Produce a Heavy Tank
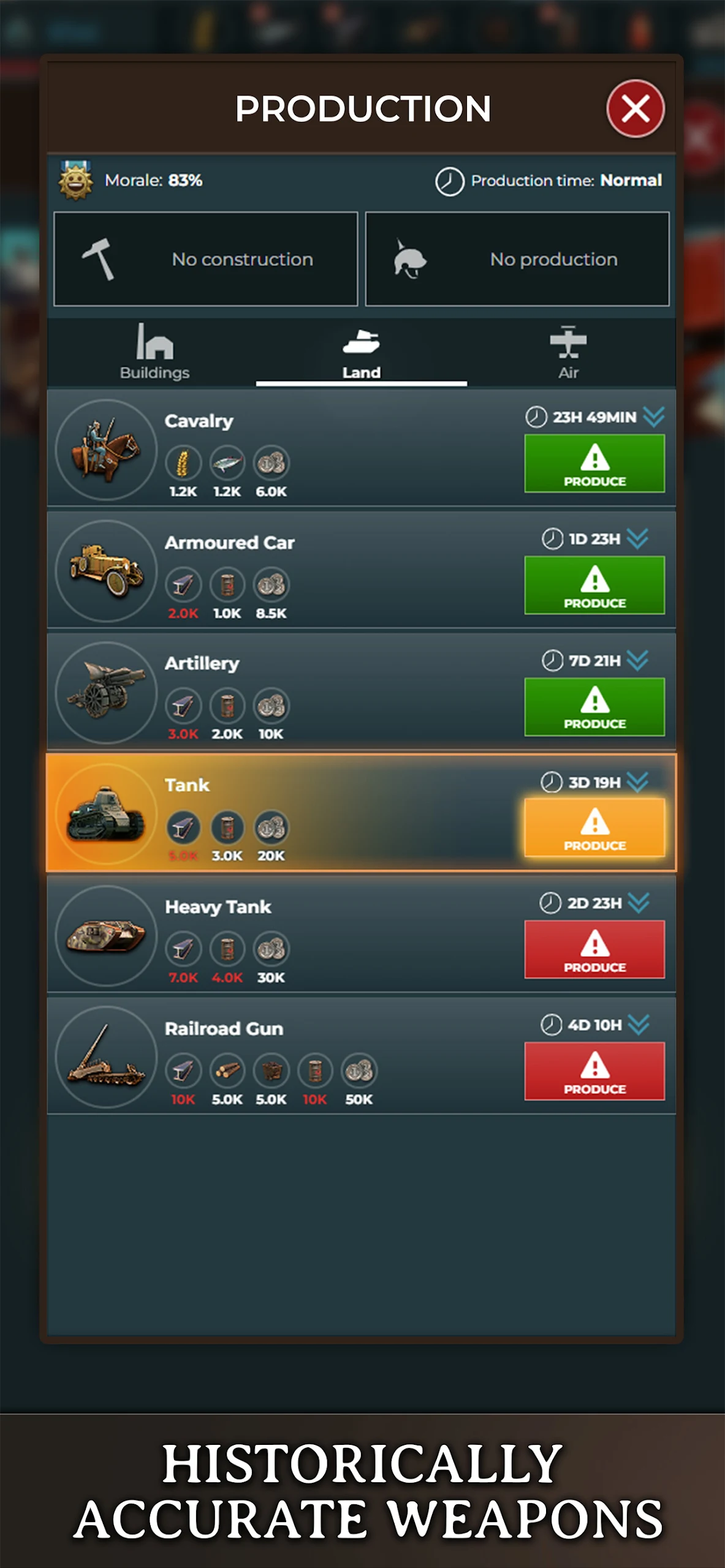This screenshot has height=1568, width=725. click(x=594, y=949)
